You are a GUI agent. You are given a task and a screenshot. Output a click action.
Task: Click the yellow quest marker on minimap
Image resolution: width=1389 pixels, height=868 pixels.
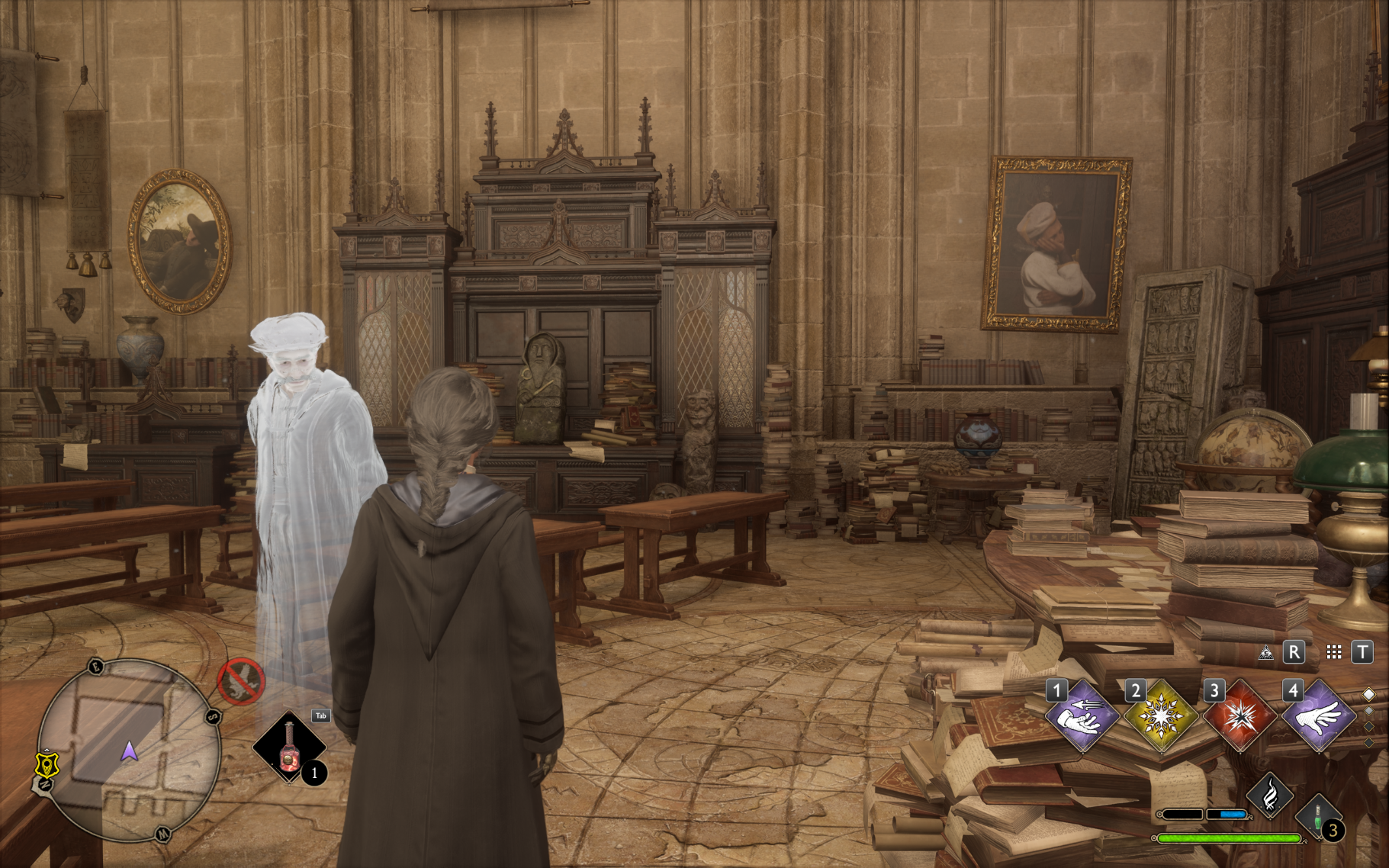(47, 764)
